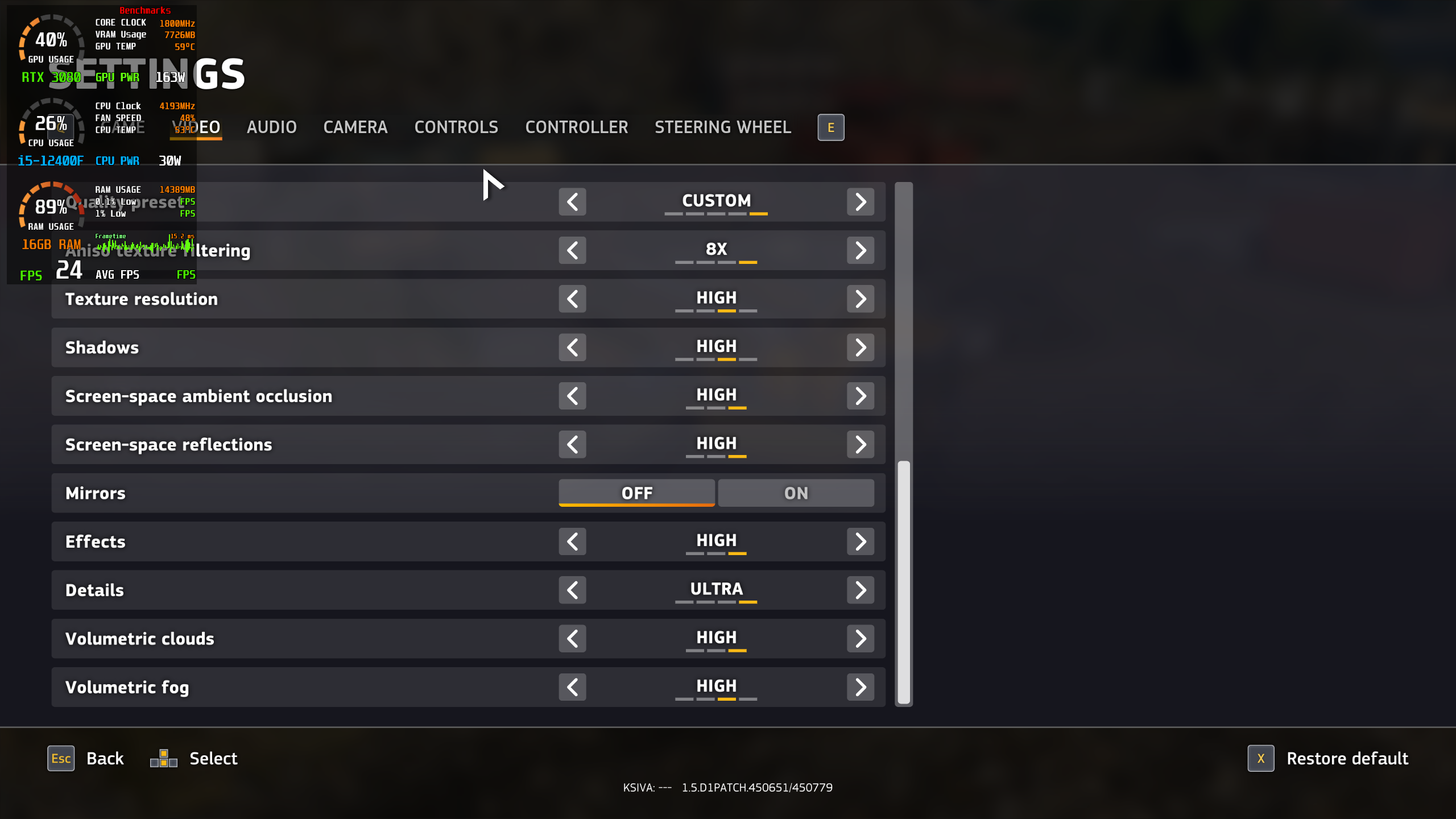
Task: Click the right chevron on Quality preset
Action: pyautogui.click(x=861, y=201)
